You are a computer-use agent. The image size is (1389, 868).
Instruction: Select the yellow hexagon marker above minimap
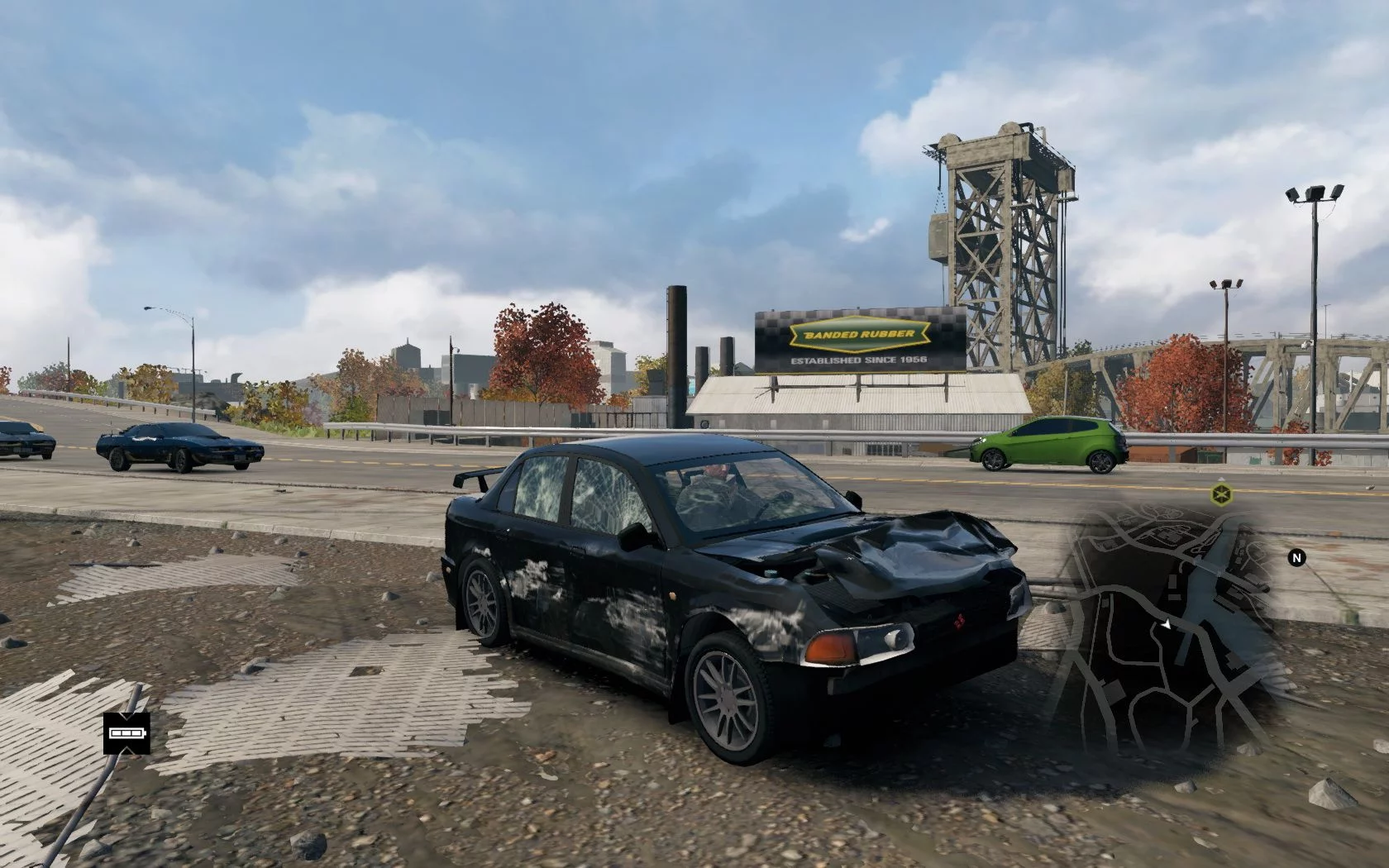[1218, 495]
